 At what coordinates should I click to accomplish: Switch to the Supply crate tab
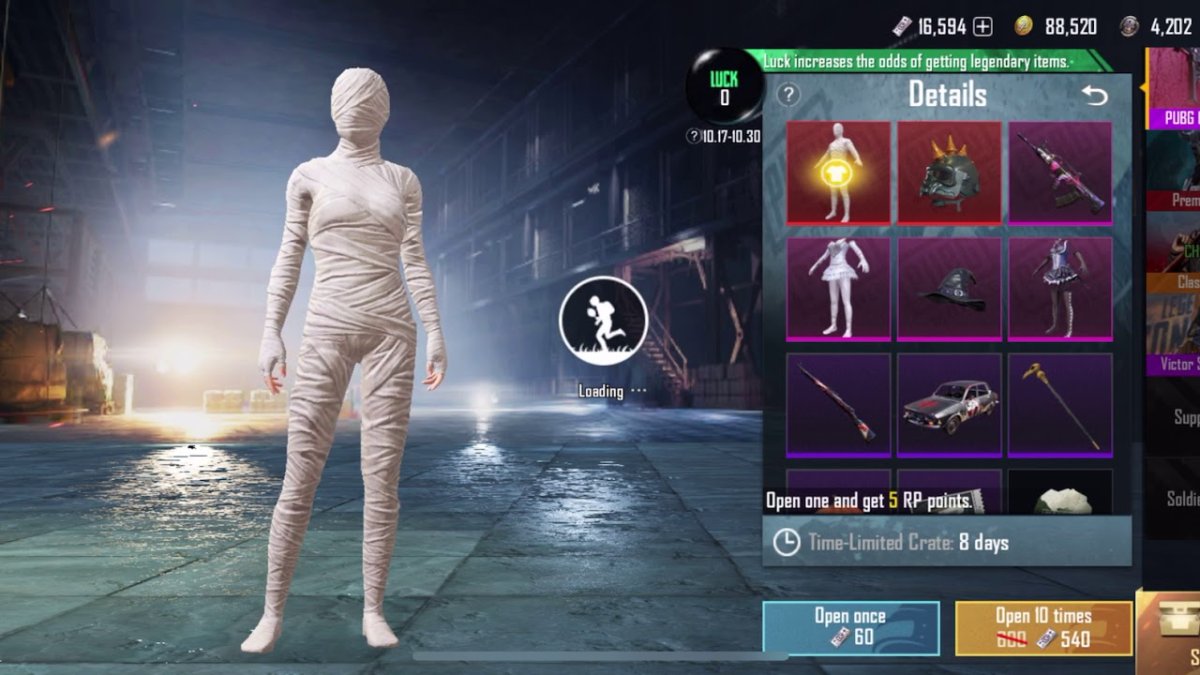click(1180, 418)
